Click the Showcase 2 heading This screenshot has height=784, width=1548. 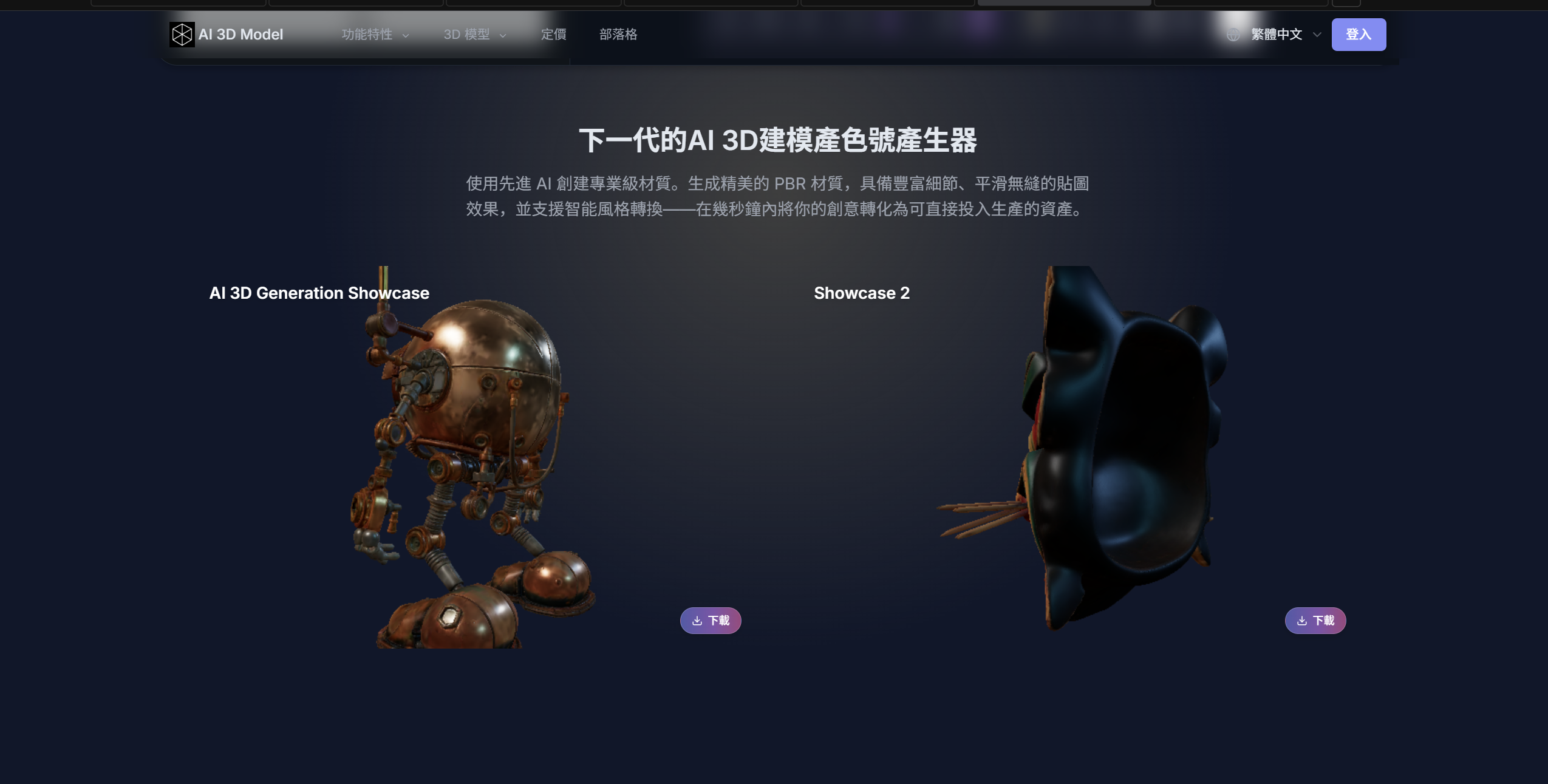861,293
